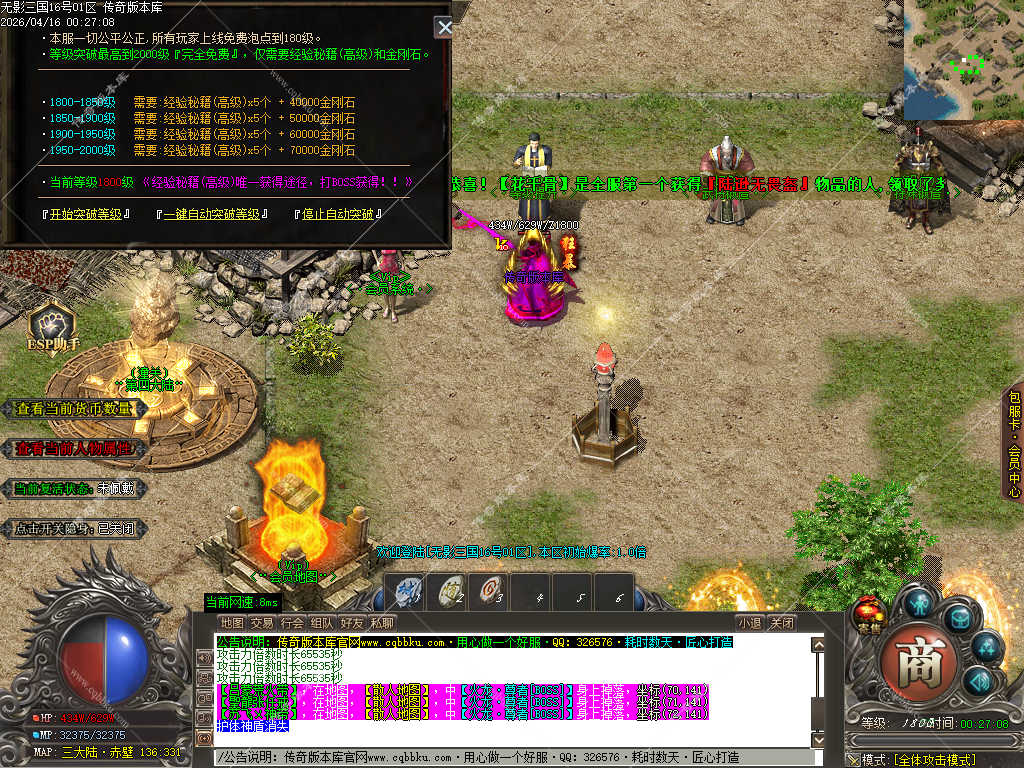The height and width of the screenshot is (768, 1024).
Task: Choose 开始突破等级 in the dialog
Action: click(88, 214)
